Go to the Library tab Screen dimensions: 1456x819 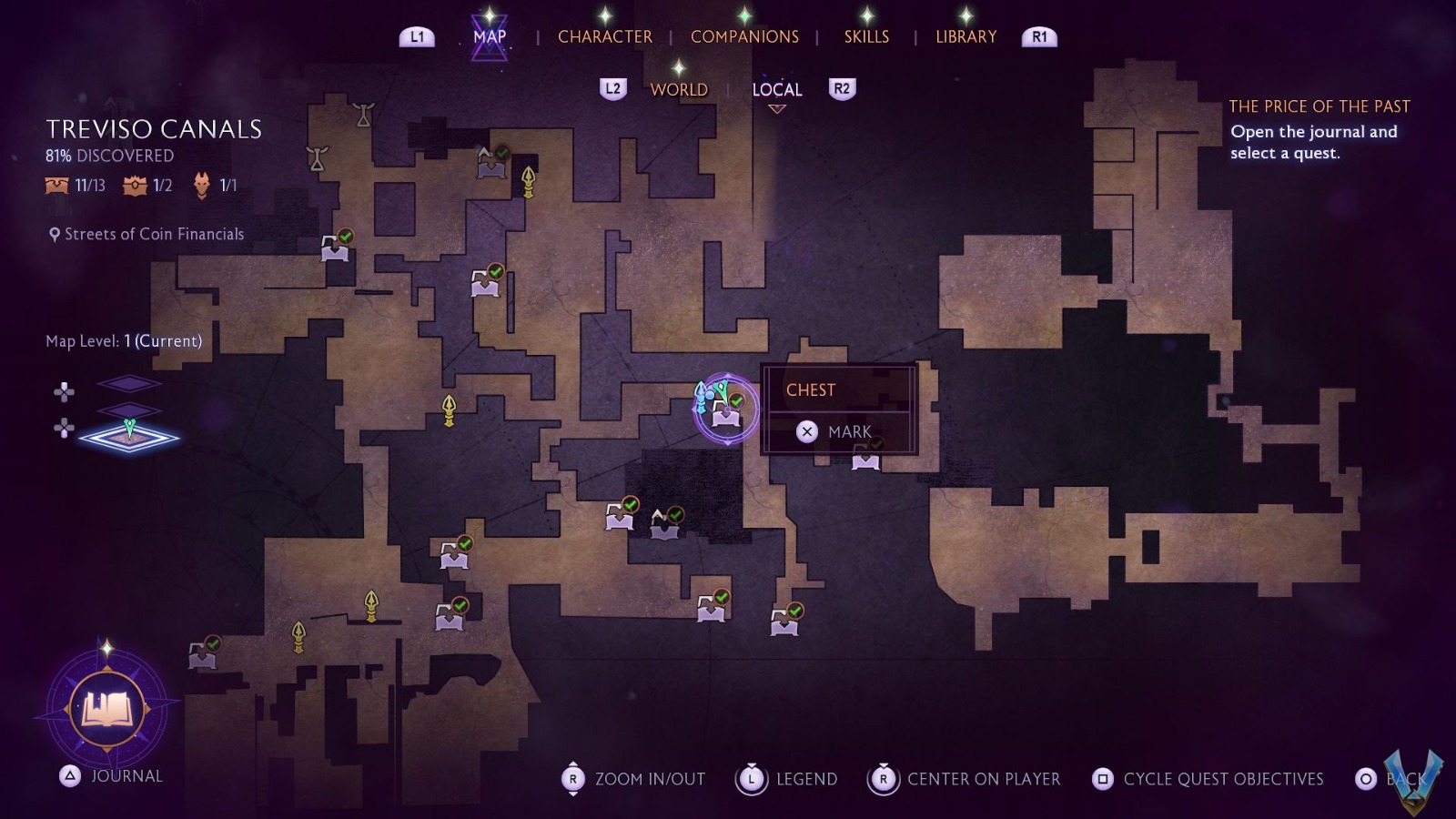[966, 36]
